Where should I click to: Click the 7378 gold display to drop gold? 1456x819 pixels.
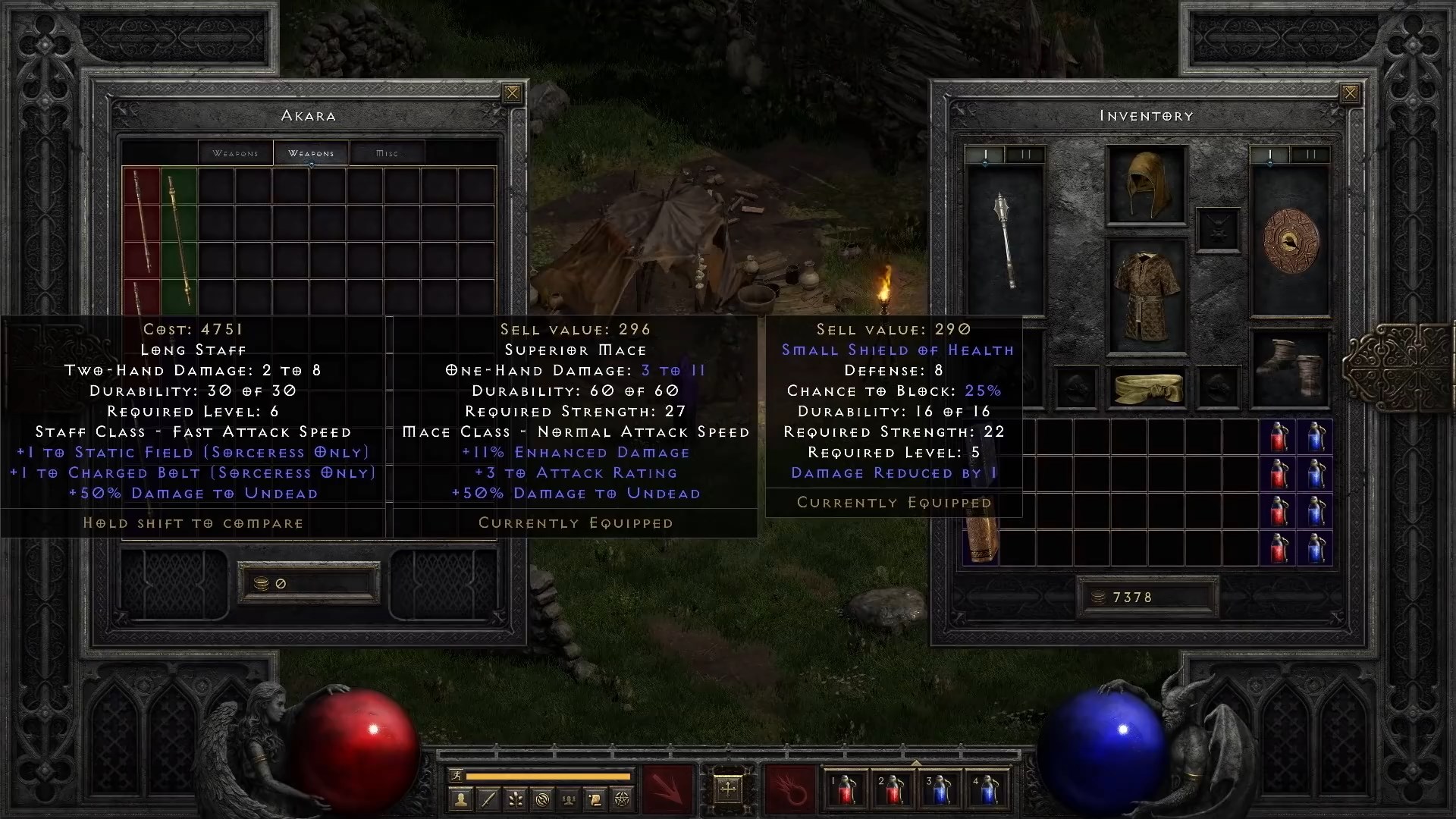pos(1147,597)
